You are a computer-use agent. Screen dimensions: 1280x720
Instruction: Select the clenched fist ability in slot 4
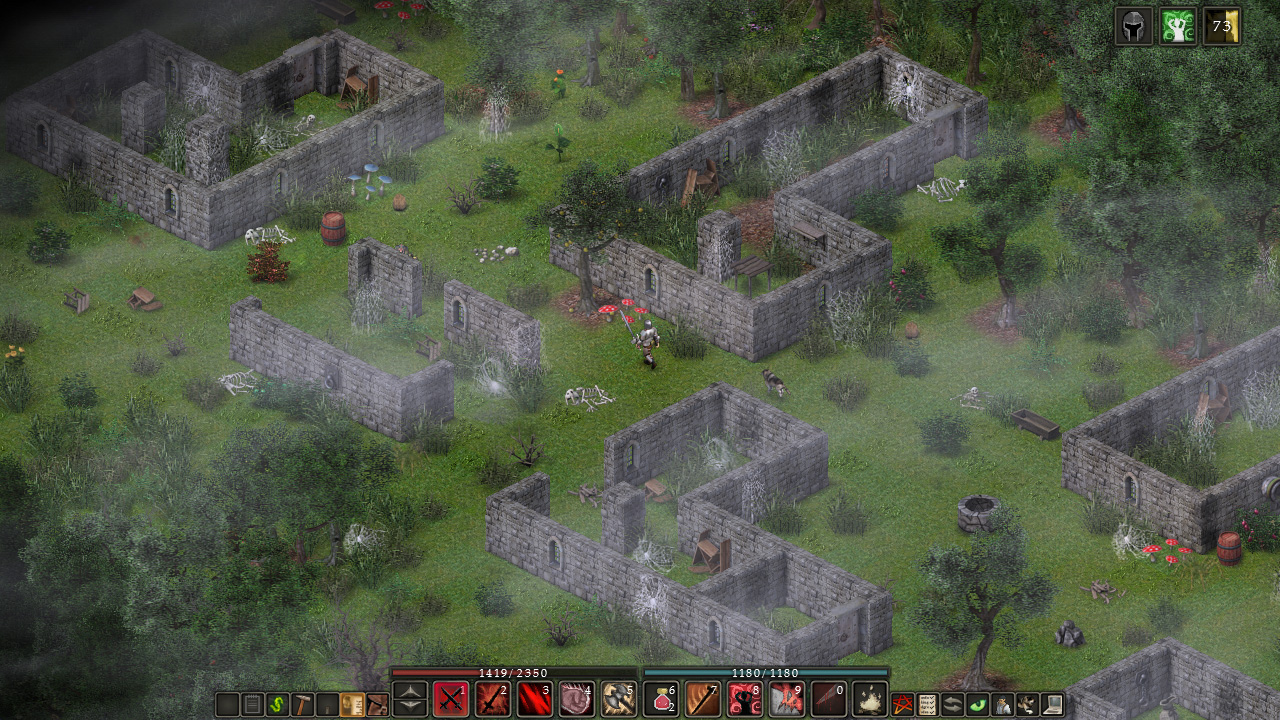577,698
